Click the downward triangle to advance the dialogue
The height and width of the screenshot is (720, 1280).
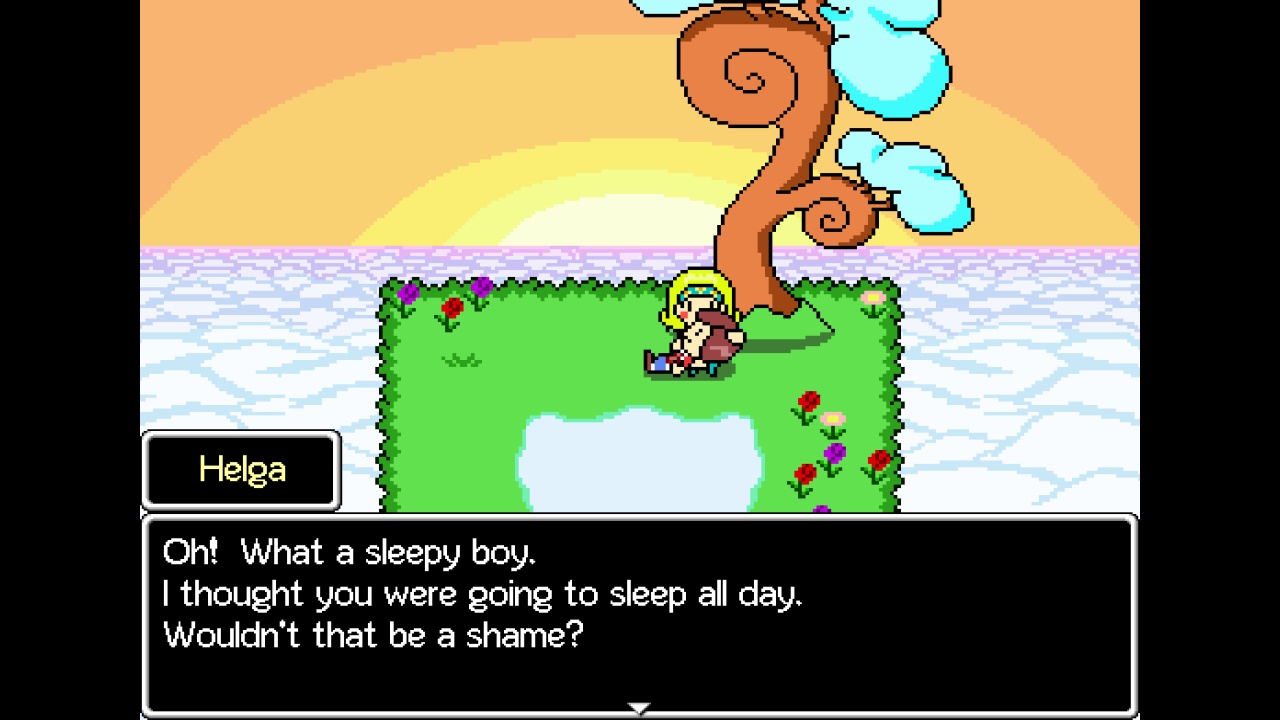[639, 706]
